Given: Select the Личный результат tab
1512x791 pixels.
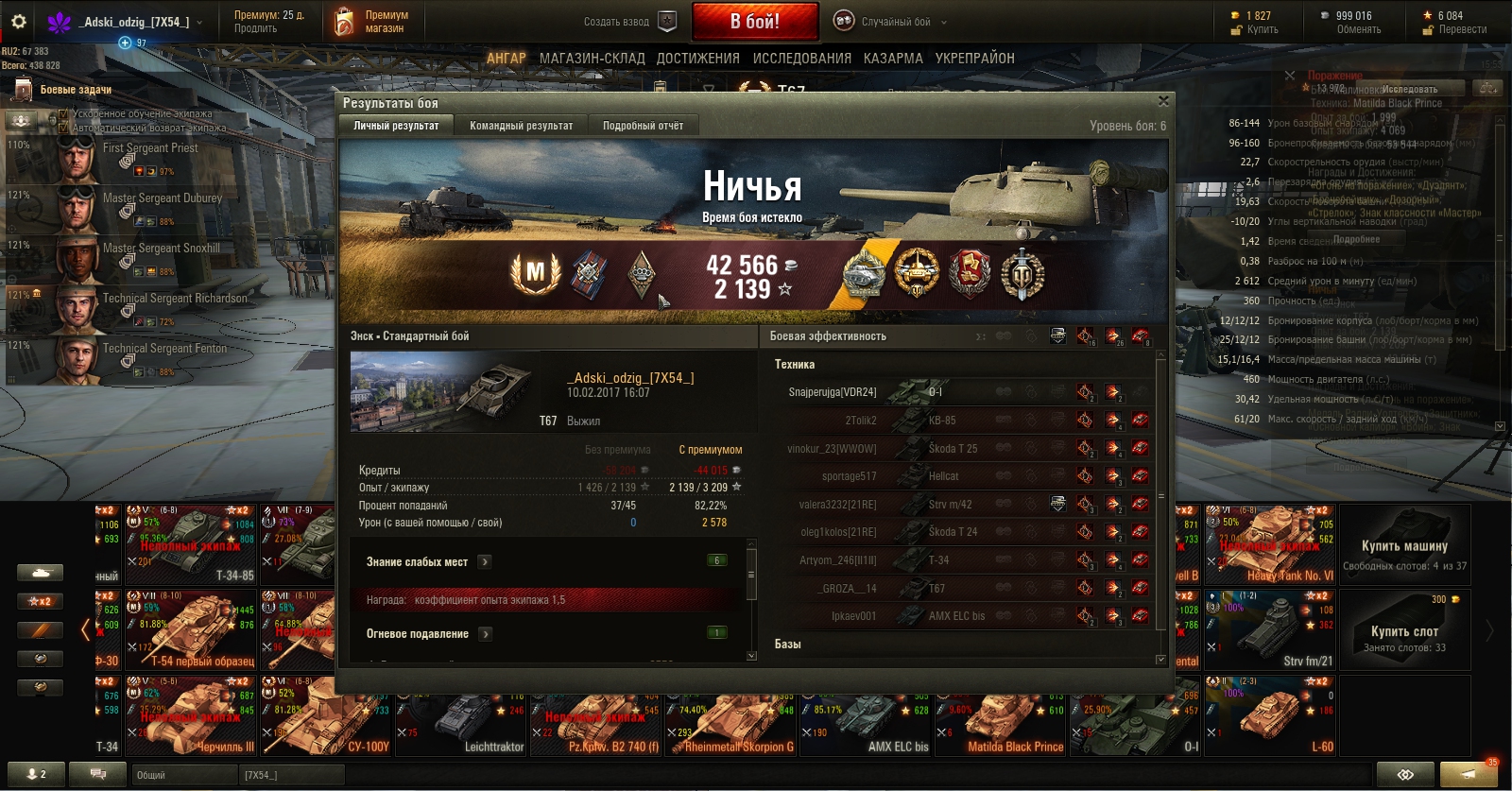Looking at the screenshot, I should 396,126.
